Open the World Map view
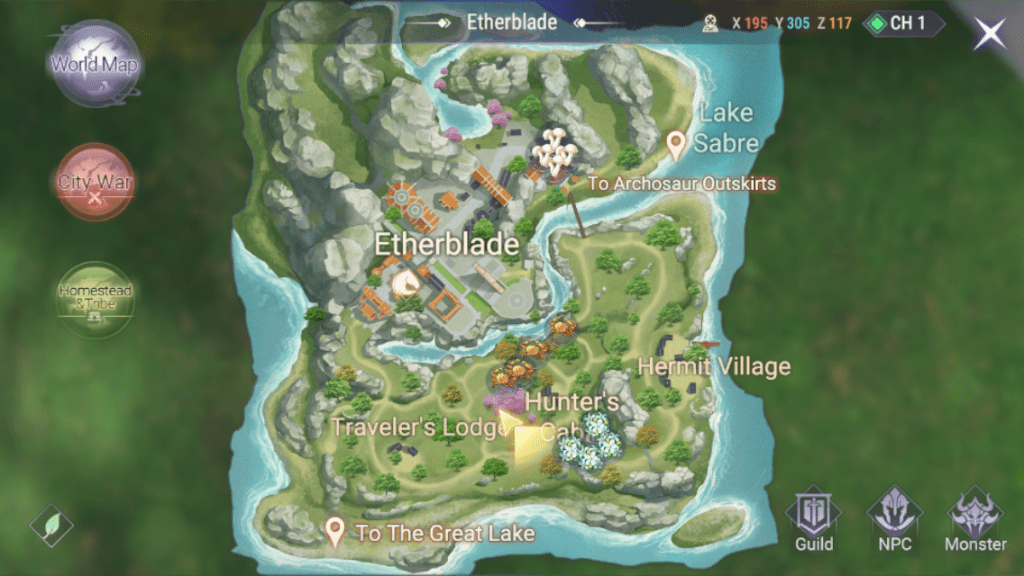Viewport: 1024px width, 576px height. point(96,66)
